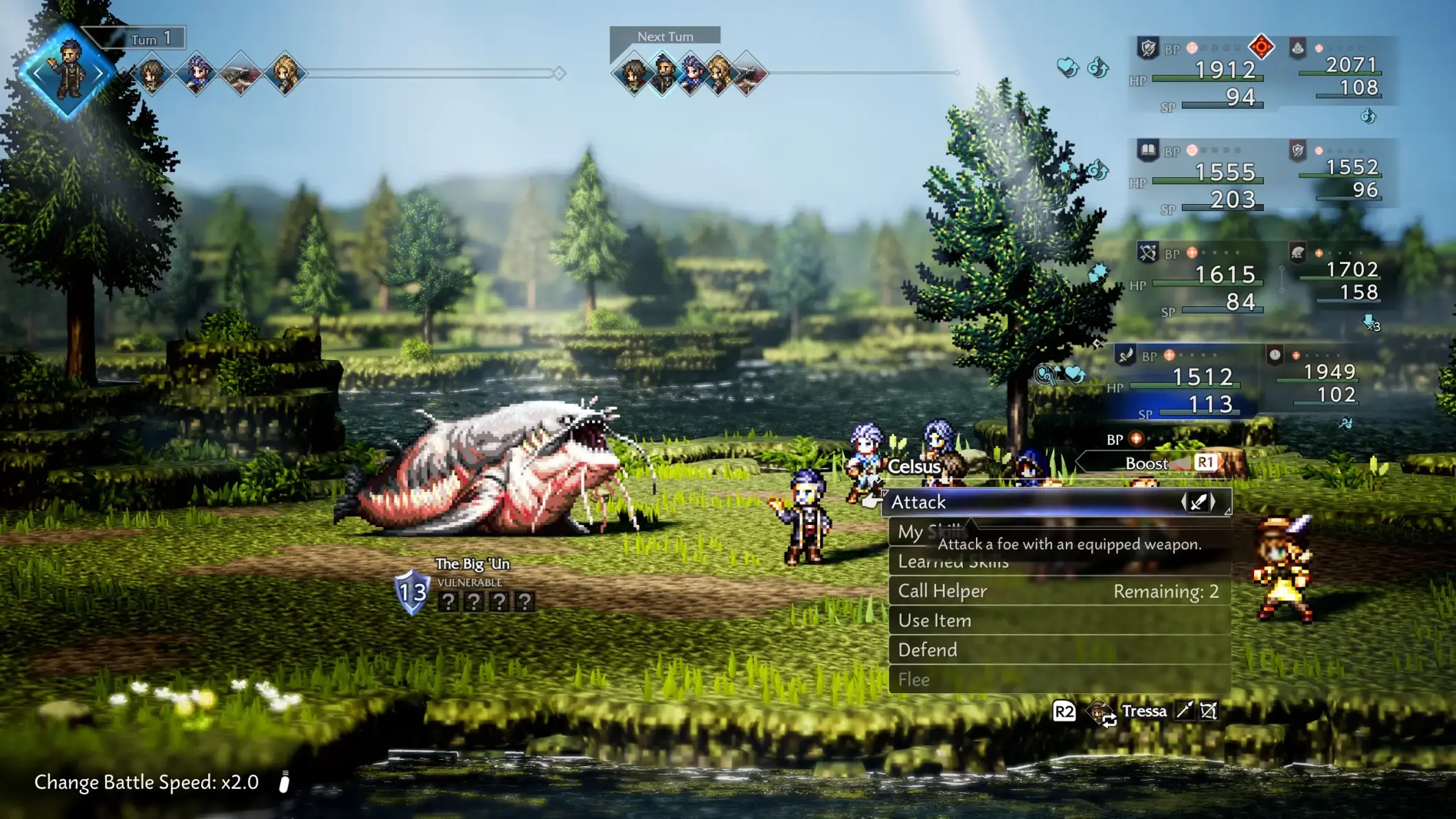Target The Big 'Un enemy nameplate

point(473,564)
